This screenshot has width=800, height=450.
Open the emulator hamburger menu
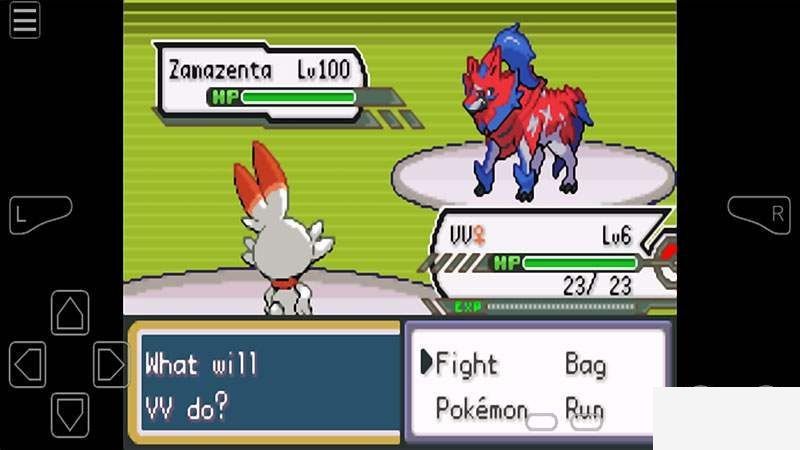[25, 20]
